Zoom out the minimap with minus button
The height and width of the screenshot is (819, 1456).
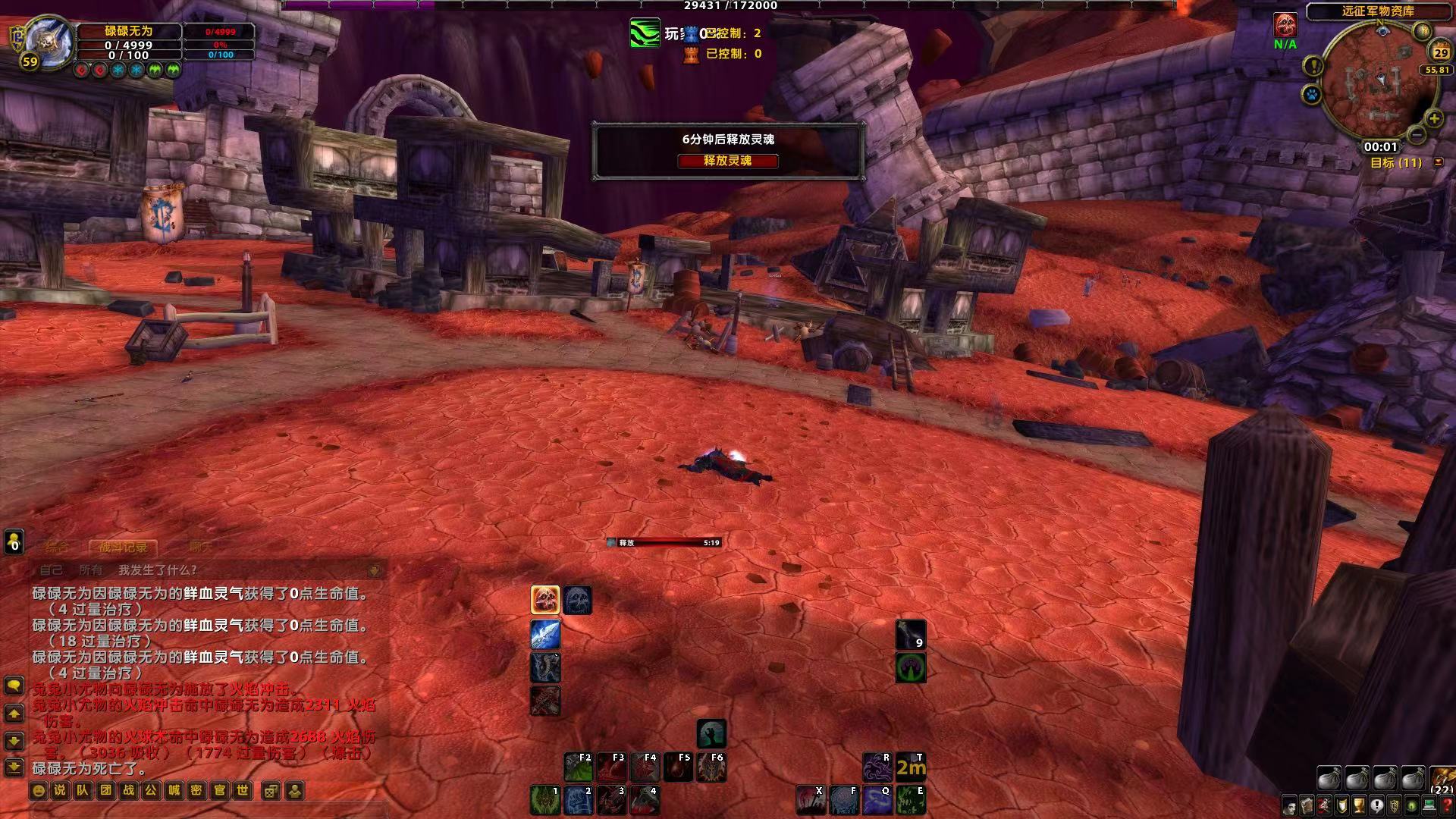[1416, 135]
